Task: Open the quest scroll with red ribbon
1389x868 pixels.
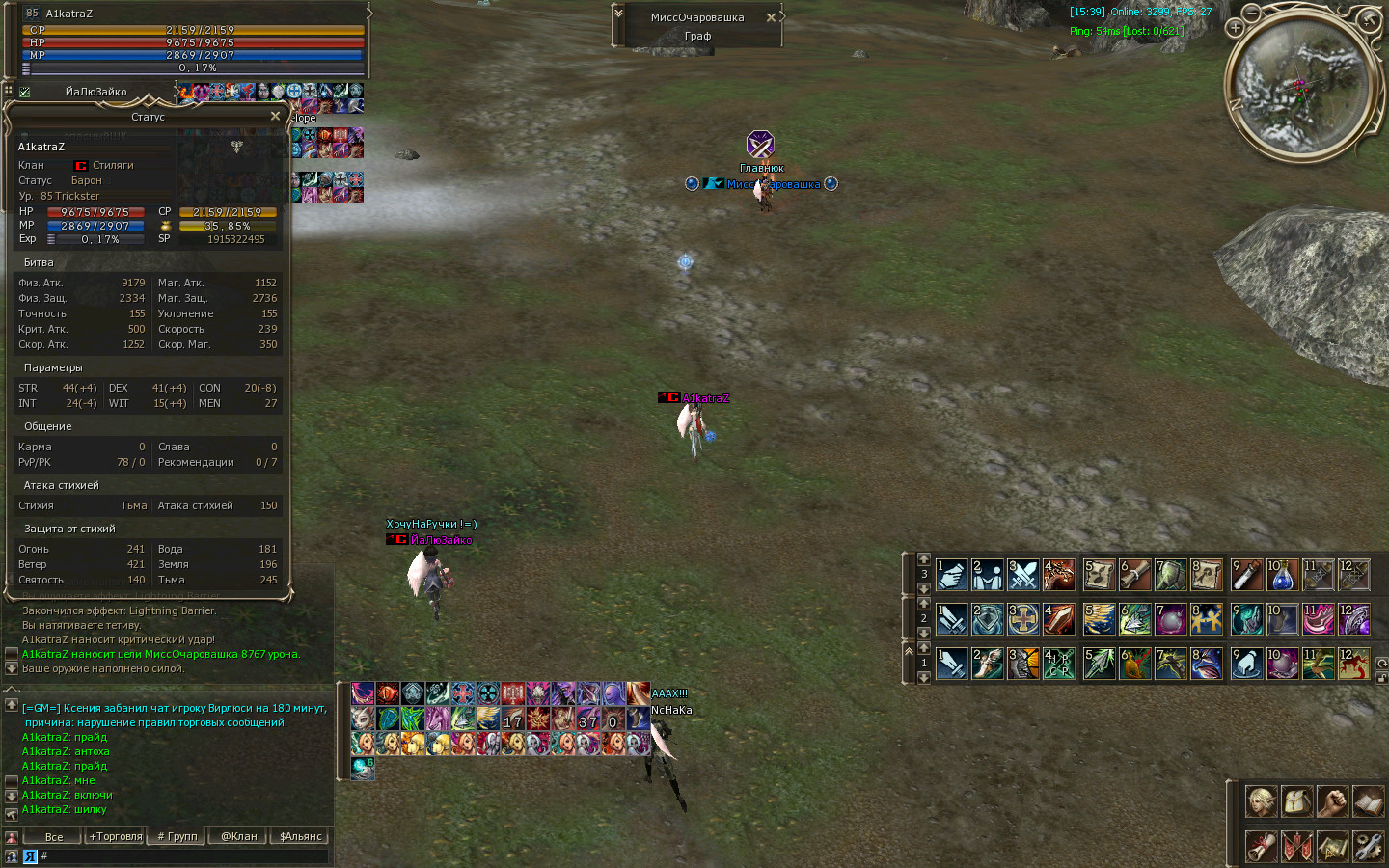Action: pos(1261,846)
